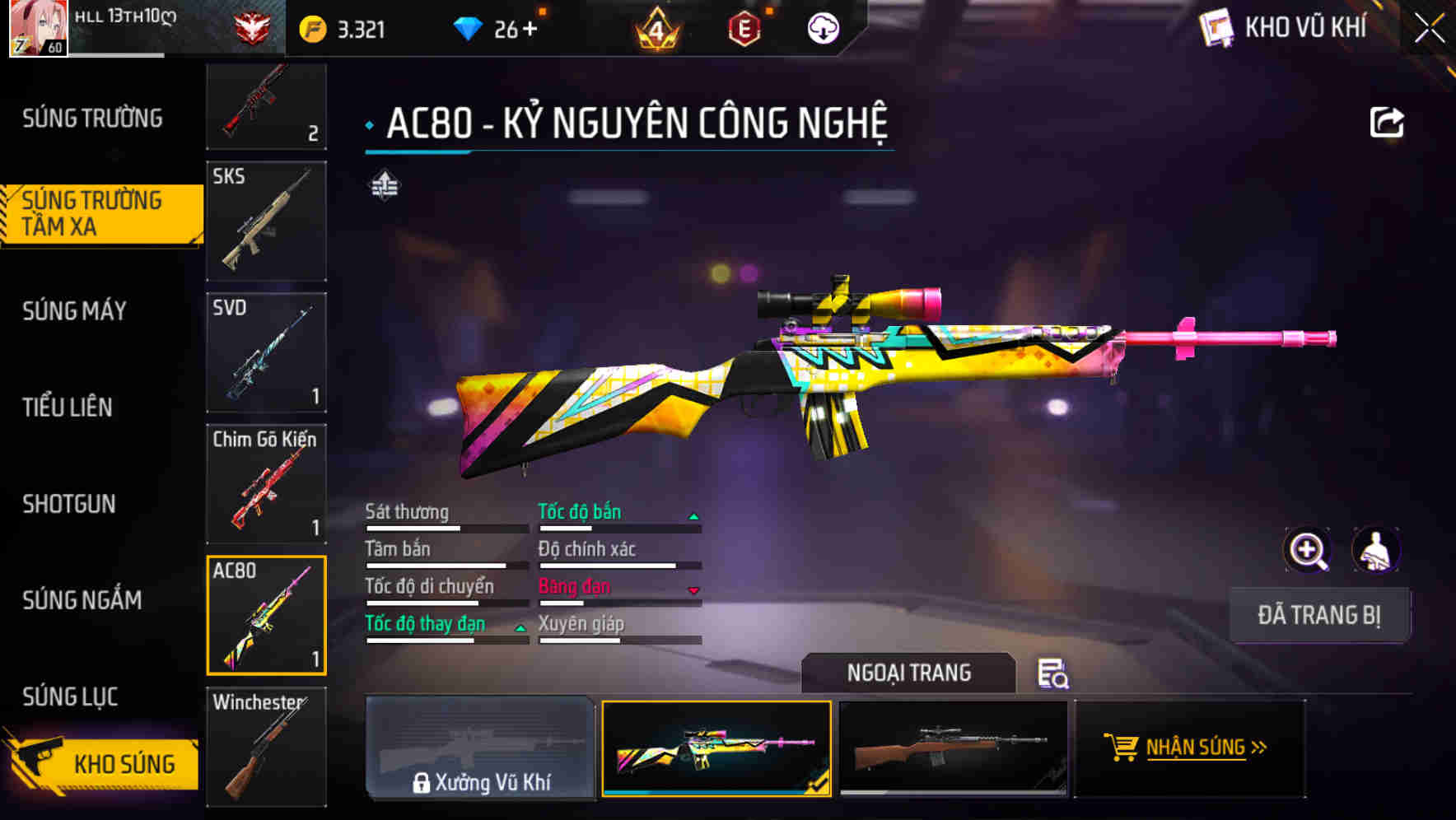Open the cloud download icon in top bar
Image resolution: width=1456 pixels, height=820 pixels.
tap(823, 27)
